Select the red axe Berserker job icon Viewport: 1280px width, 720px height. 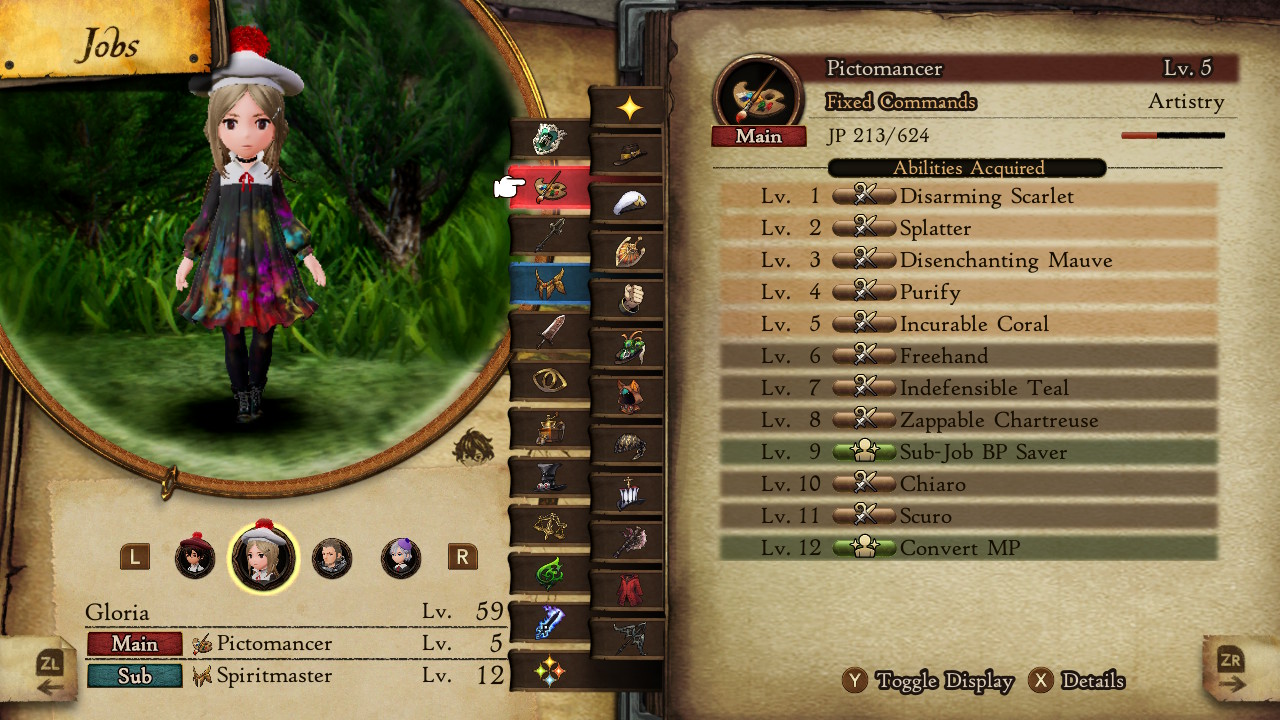631,540
